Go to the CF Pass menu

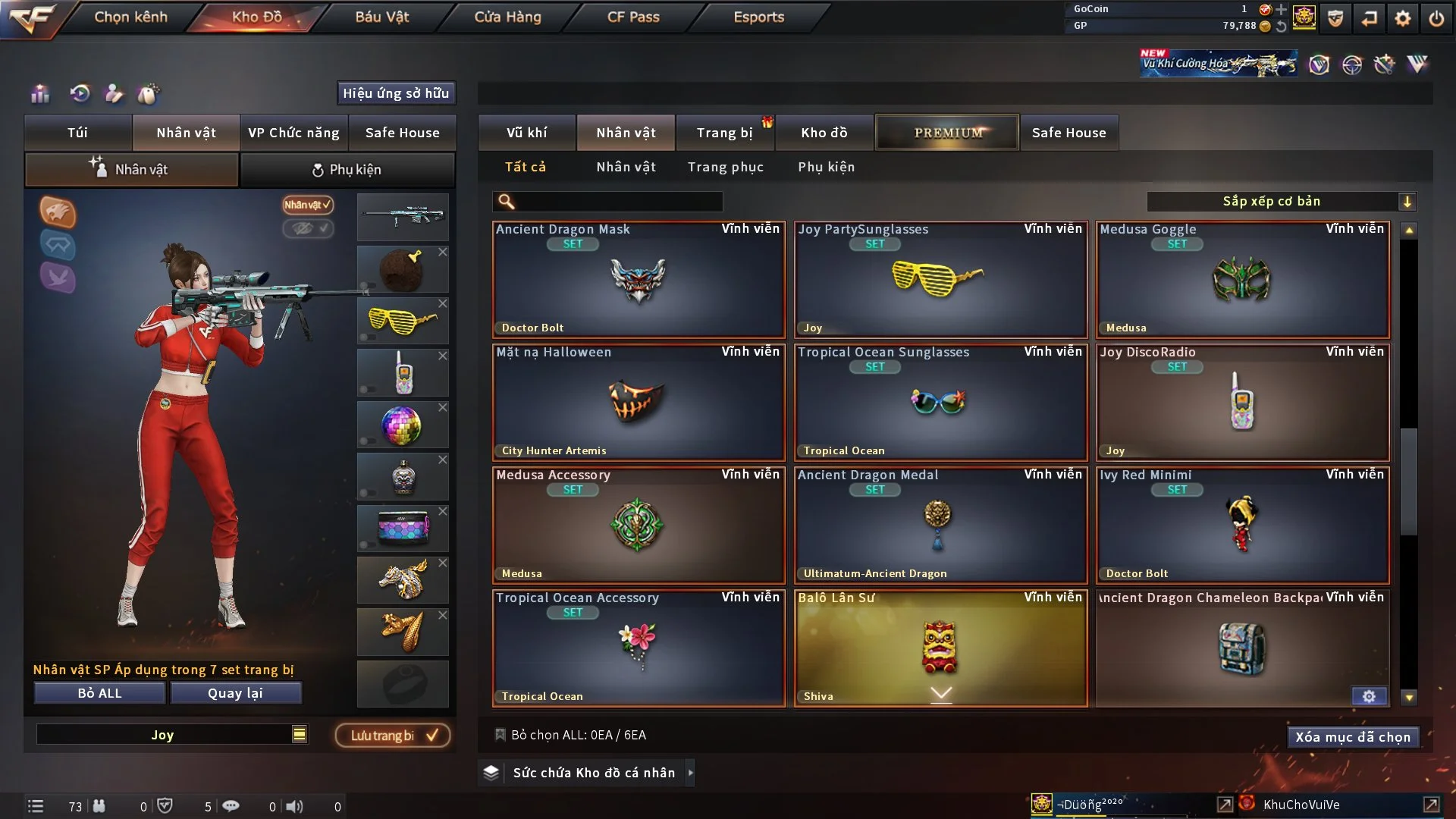pyautogui.click(x=633, y=17)
